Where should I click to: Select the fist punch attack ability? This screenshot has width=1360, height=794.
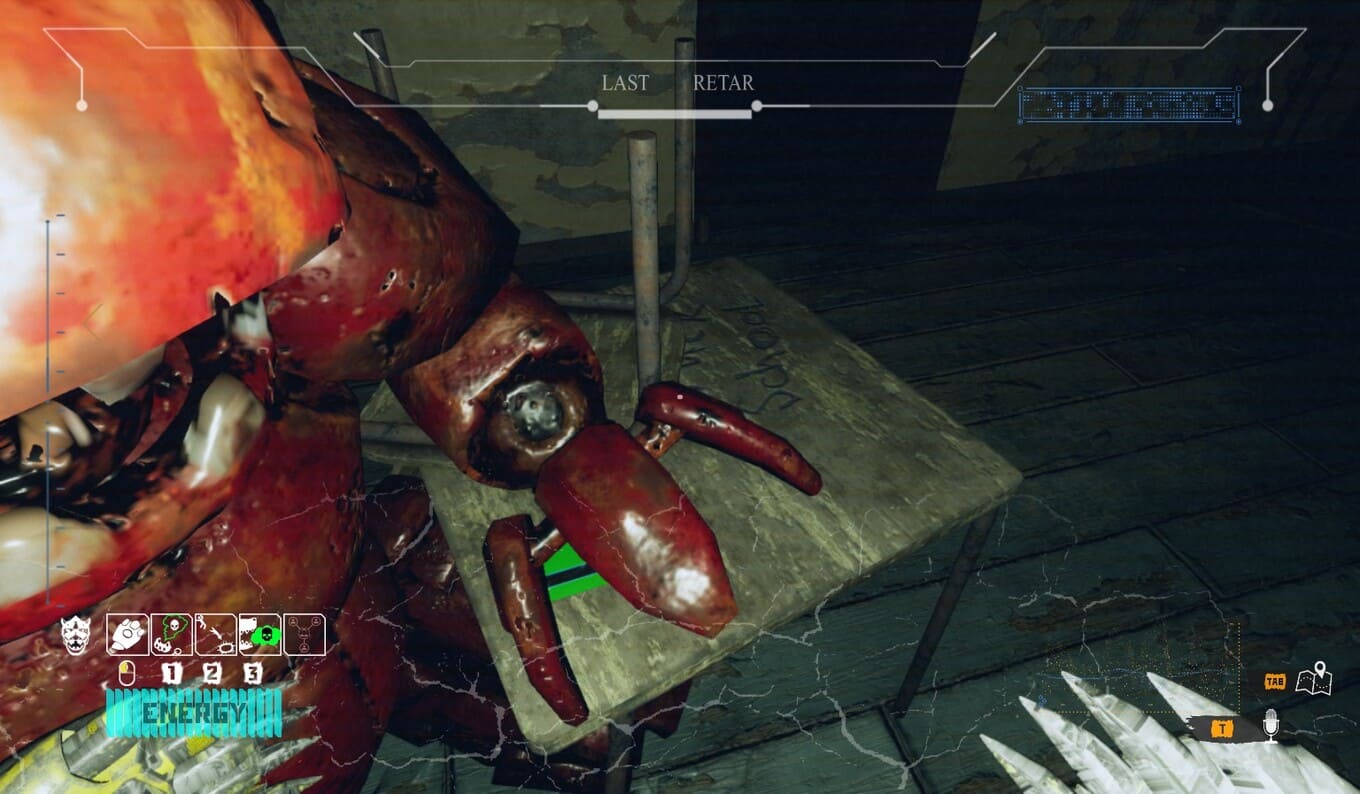tap(127, 634)
